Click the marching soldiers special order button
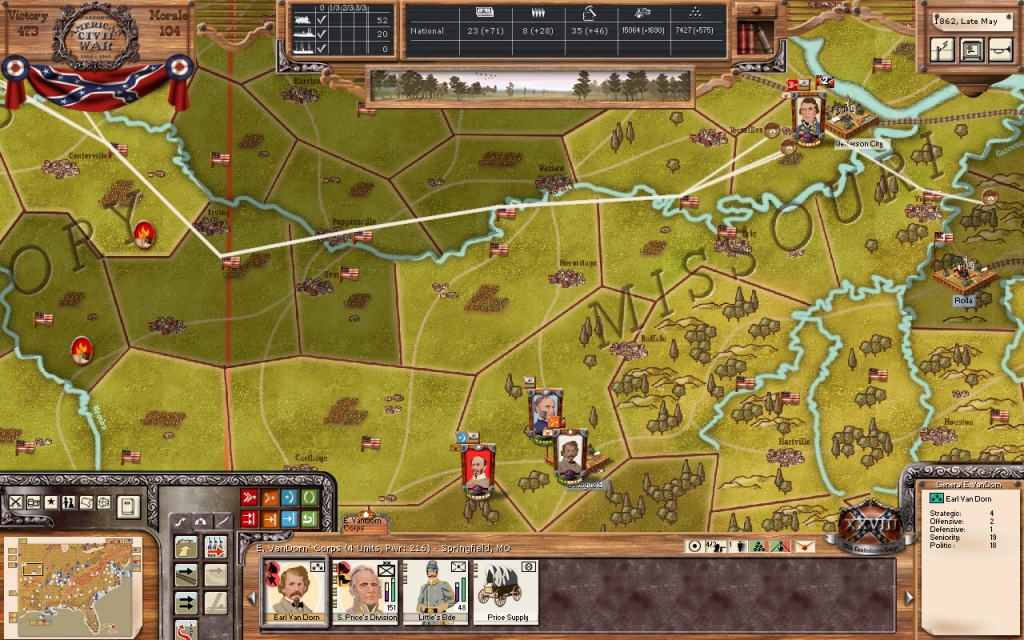1024x640 pixels. (x=215, y=547)
